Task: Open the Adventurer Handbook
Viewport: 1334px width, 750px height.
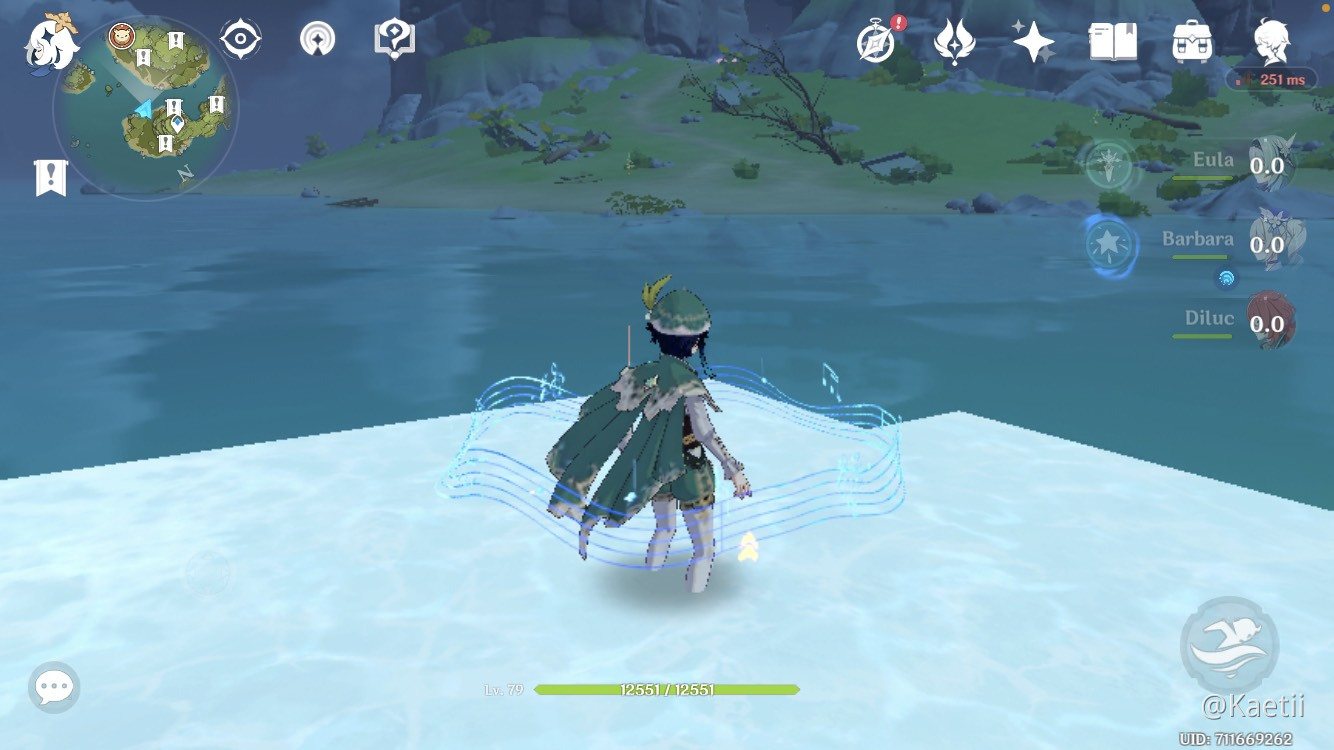Action: (1113, 40)
